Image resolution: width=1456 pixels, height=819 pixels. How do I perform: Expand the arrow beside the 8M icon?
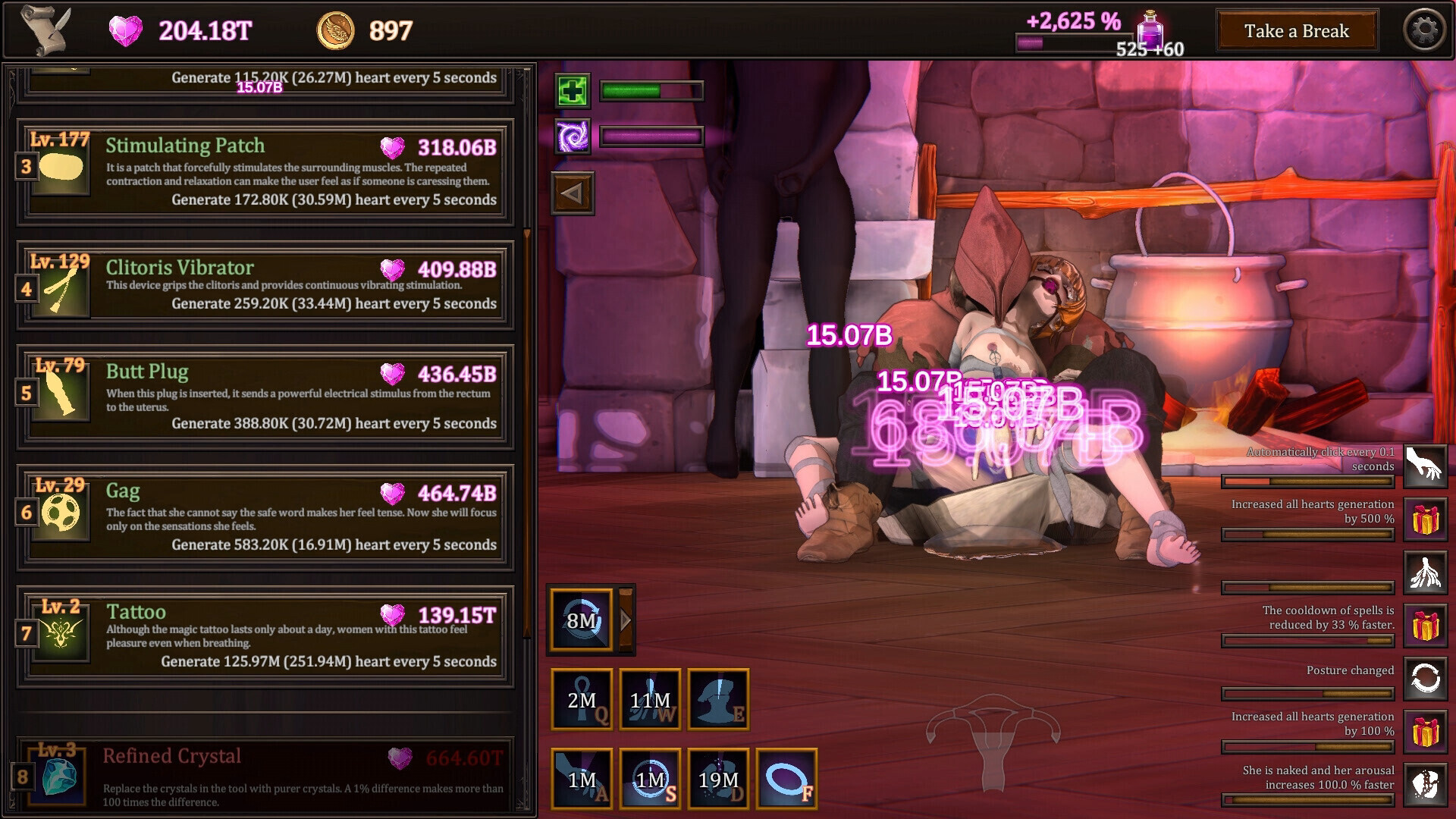point(626,620)
